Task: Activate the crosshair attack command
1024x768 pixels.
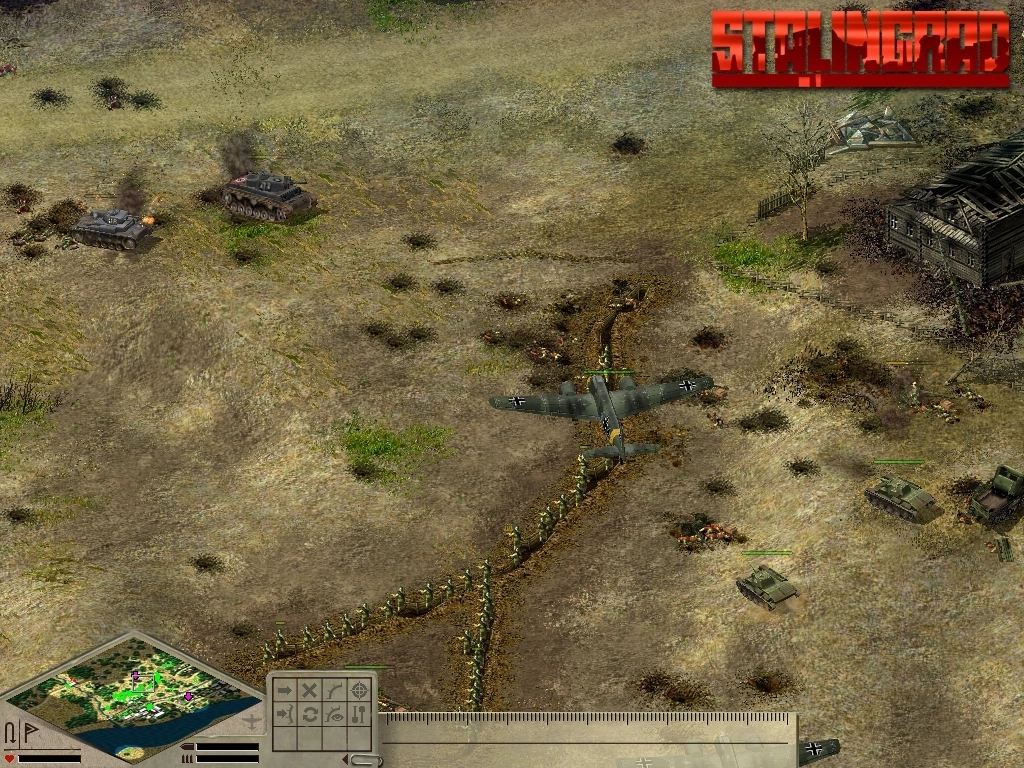Action: [x=360, y=690]
